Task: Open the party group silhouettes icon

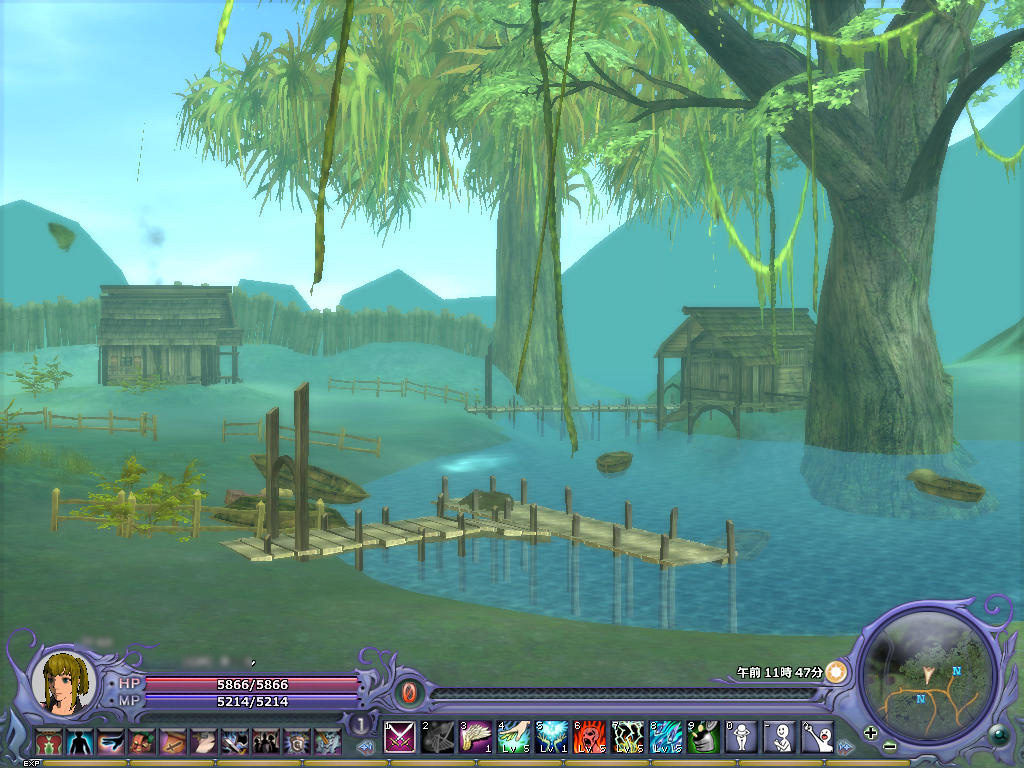Action: coord(265,742)
